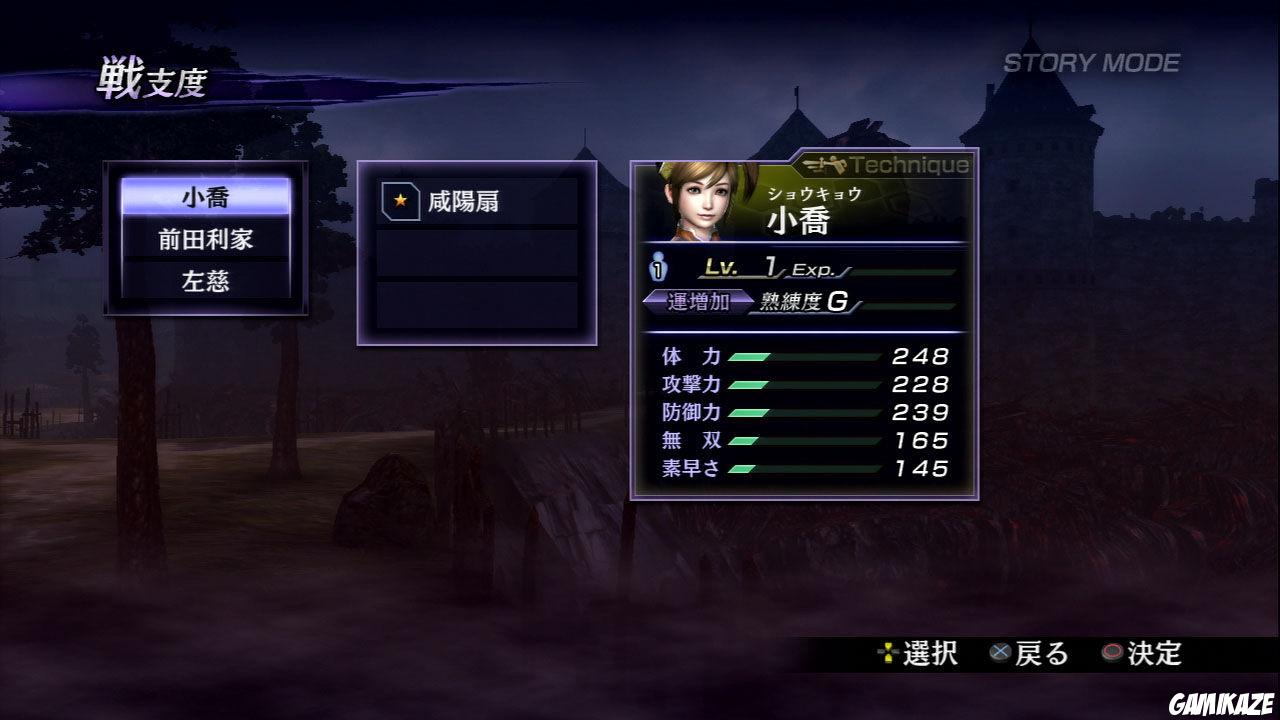
Task: Select 左慈 from the character list
Action: click(x=205, y=282)
